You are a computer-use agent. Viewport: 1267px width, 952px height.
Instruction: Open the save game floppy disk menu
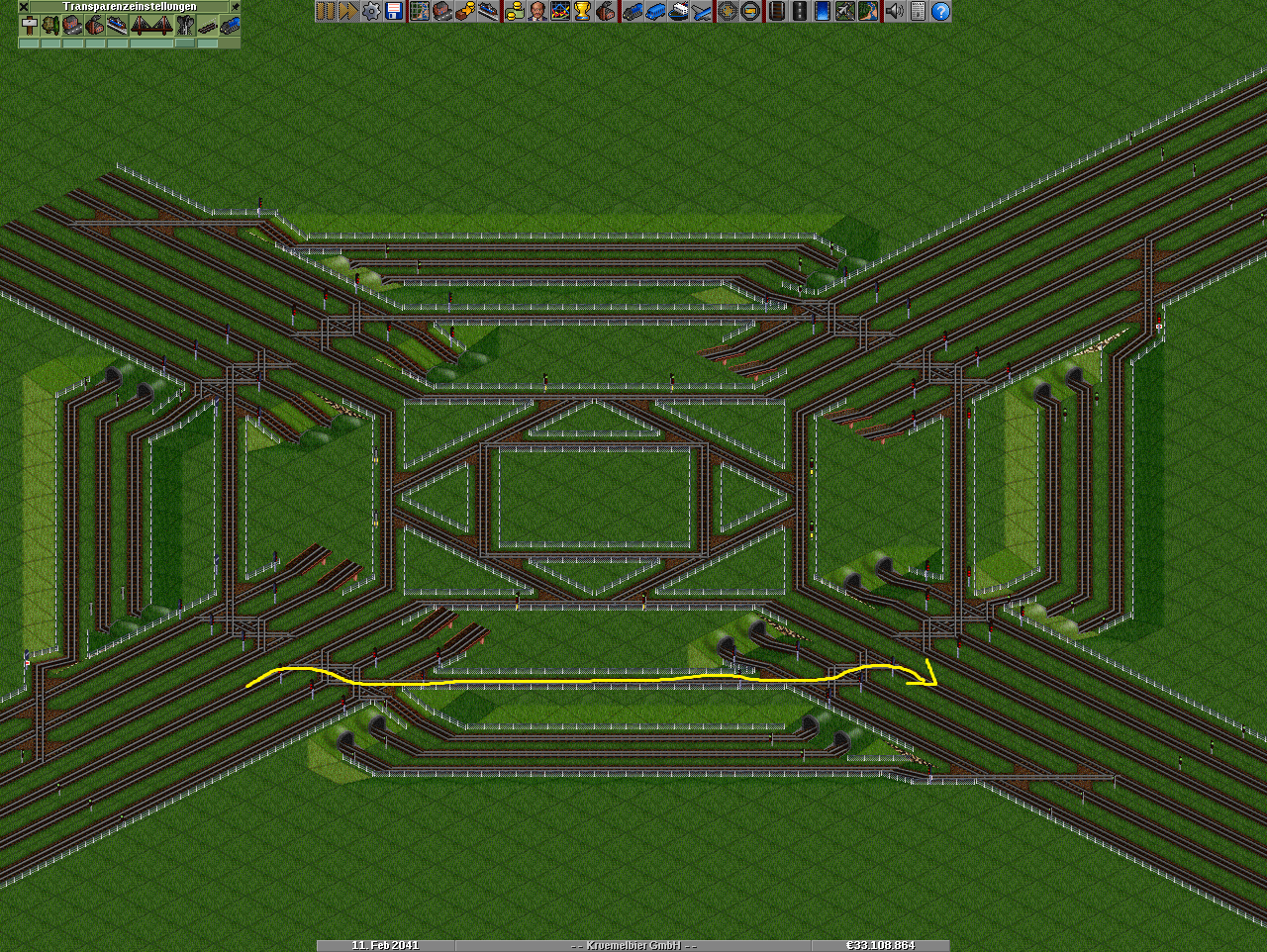[393, 11]
